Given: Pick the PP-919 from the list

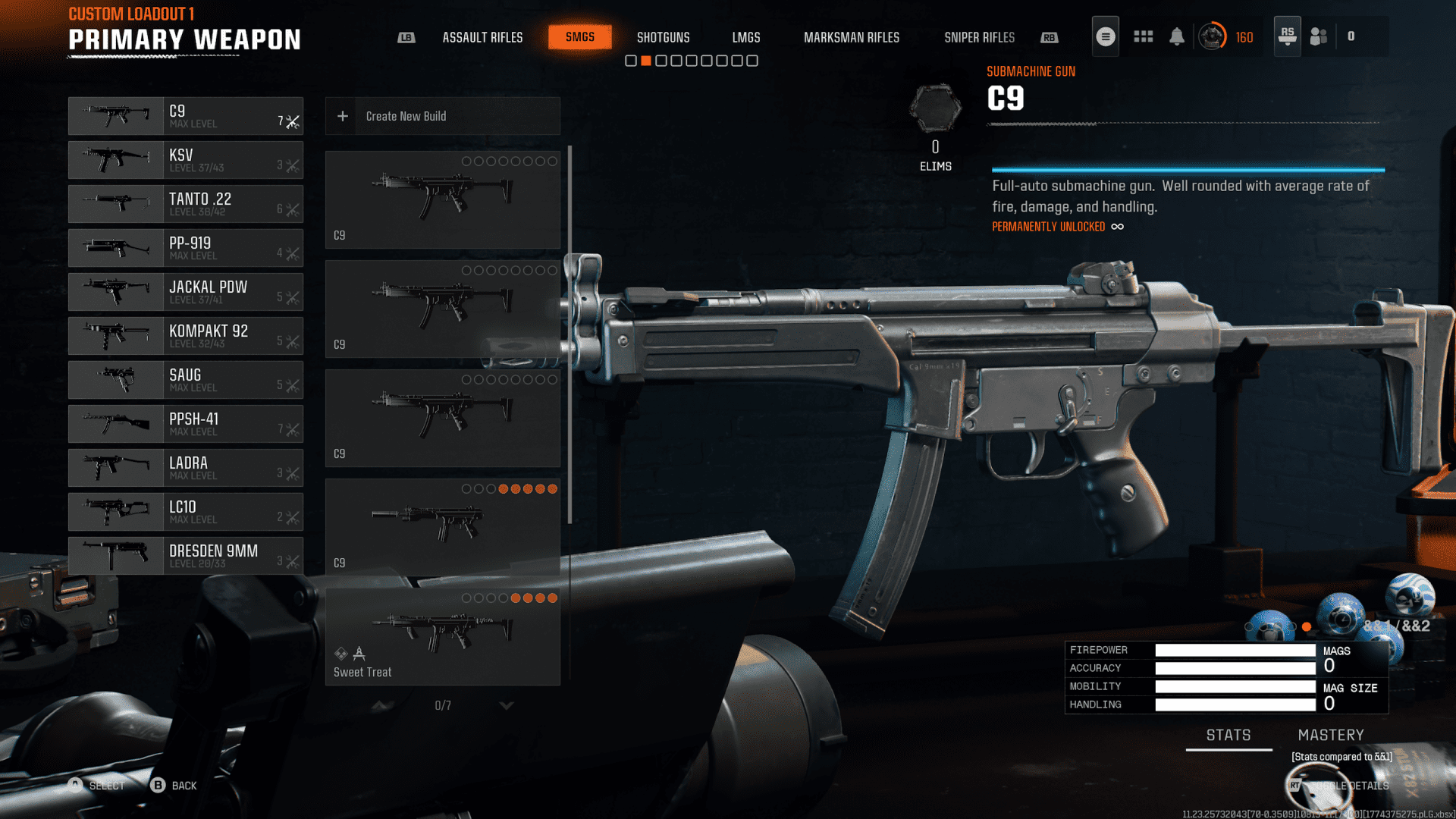Looking at the screenshot, I should [186, 248].
